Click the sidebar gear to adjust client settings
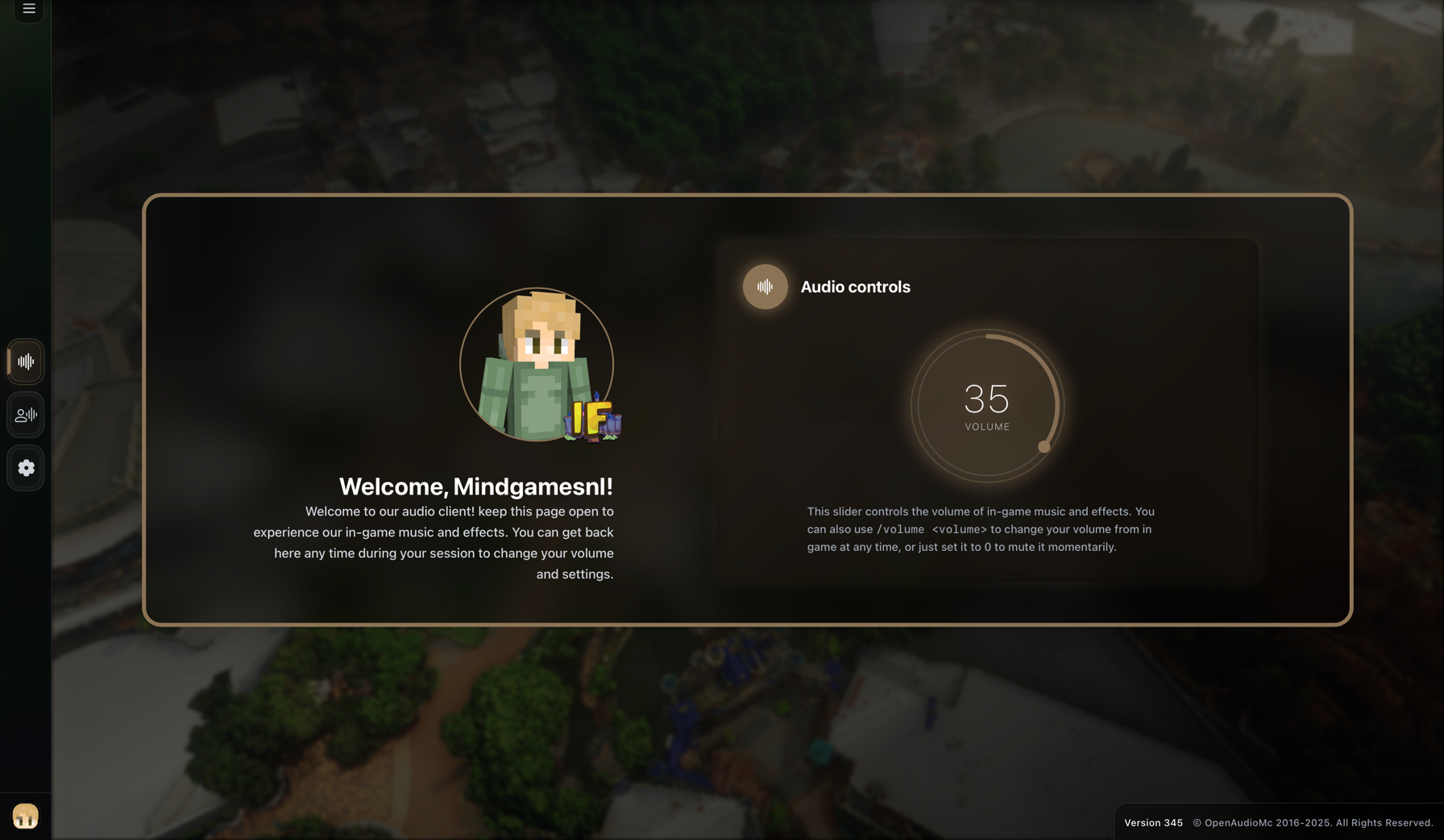The image size is (1444, 840). 25,468
